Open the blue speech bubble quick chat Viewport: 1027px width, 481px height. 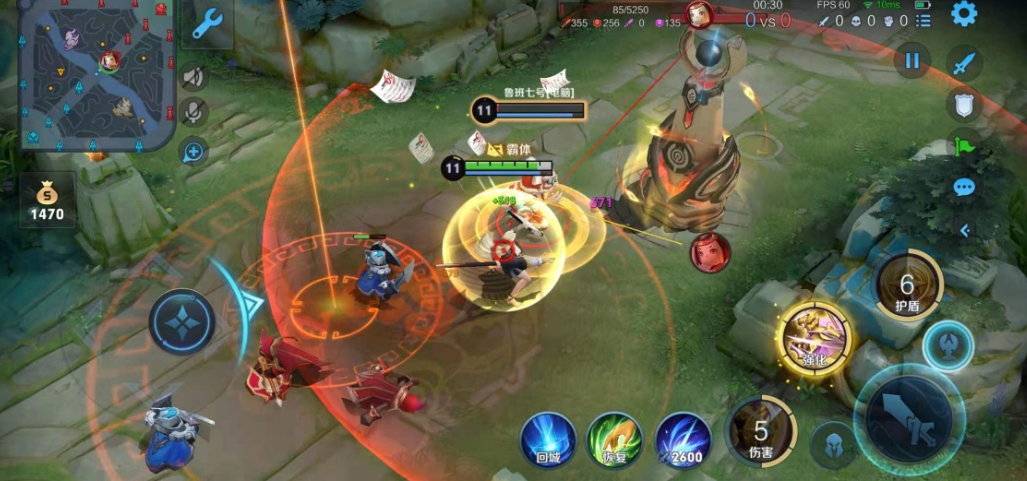964,187
